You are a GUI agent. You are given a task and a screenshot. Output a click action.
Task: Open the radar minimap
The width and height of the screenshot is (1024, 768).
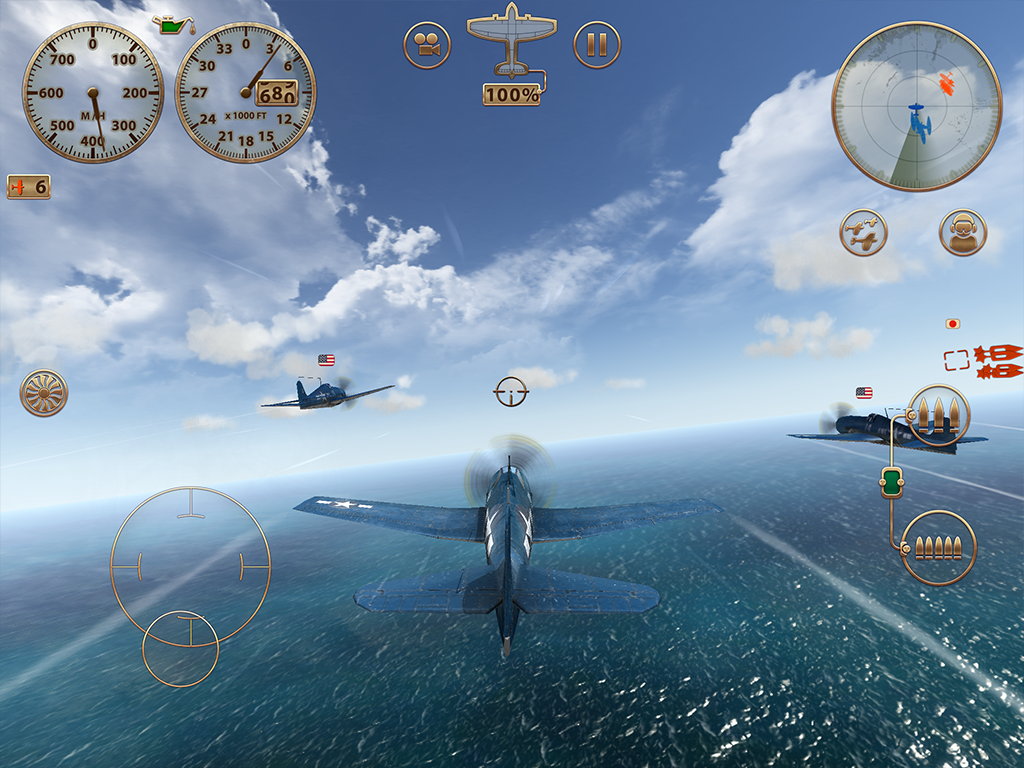coord(916,107)
